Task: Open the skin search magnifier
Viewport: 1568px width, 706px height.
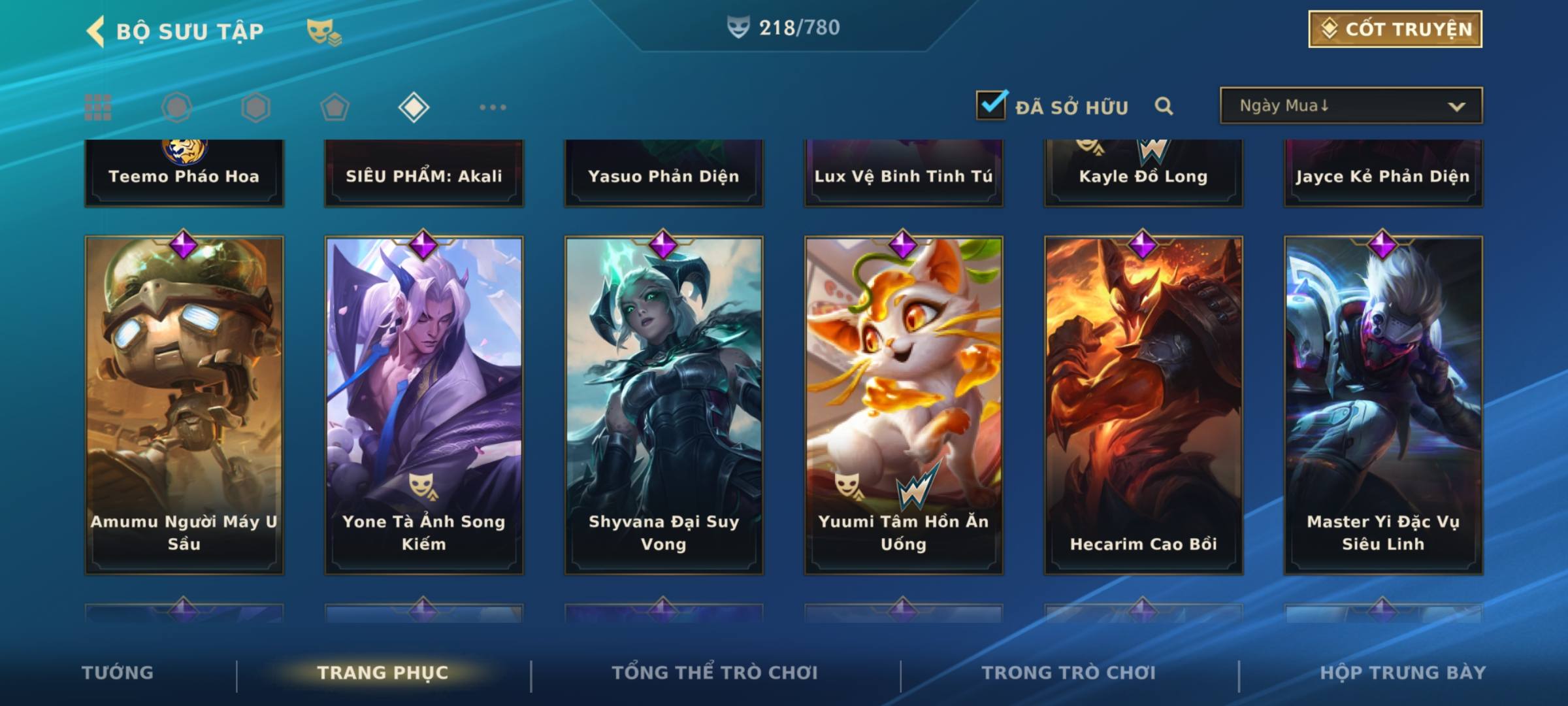Action: (x=1164, y=106)
